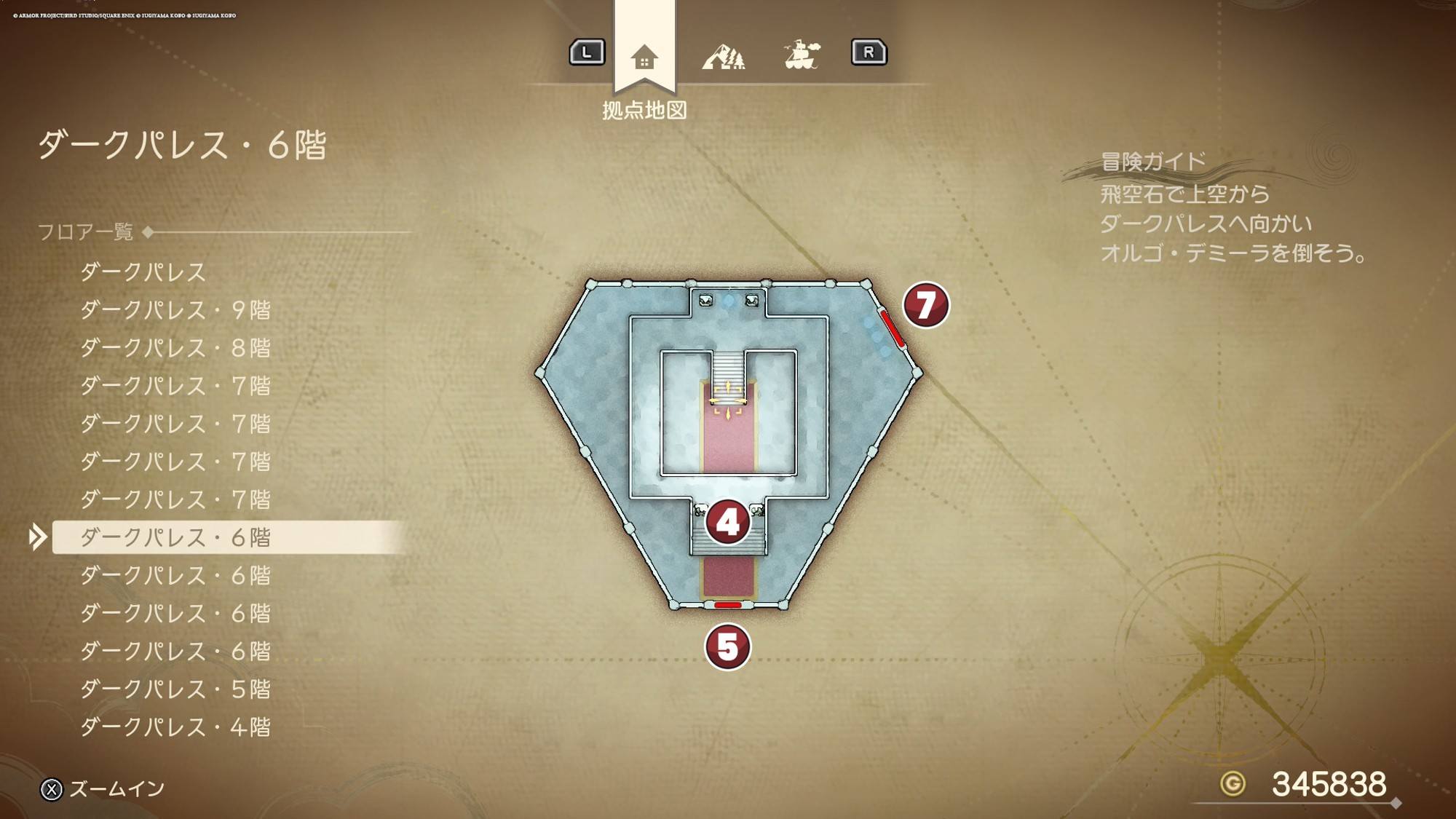Switch to the mountain and trees map tab
The height and width of the screenshot is (819, 1456).
click(x=723, y=56)
